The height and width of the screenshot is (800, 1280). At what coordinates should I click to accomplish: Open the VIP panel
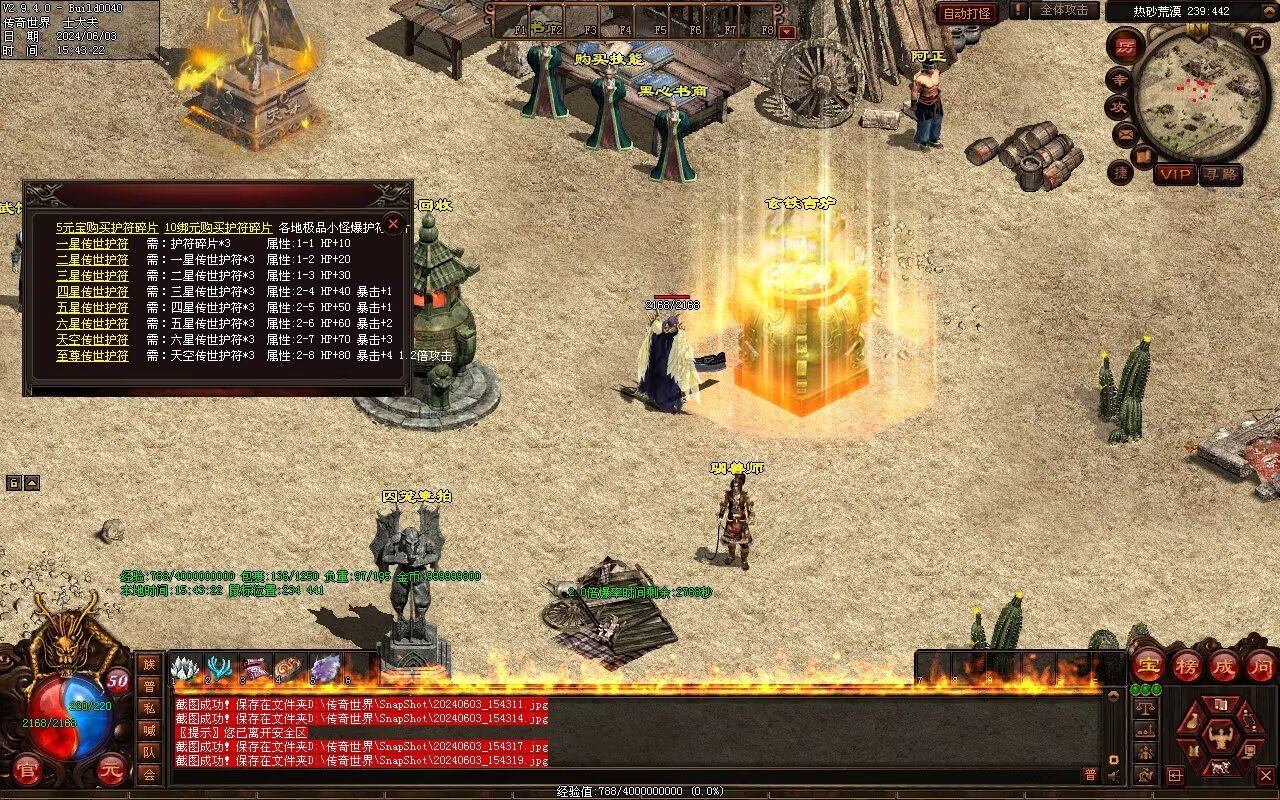pyautogui.click(x=1175, y=174)
